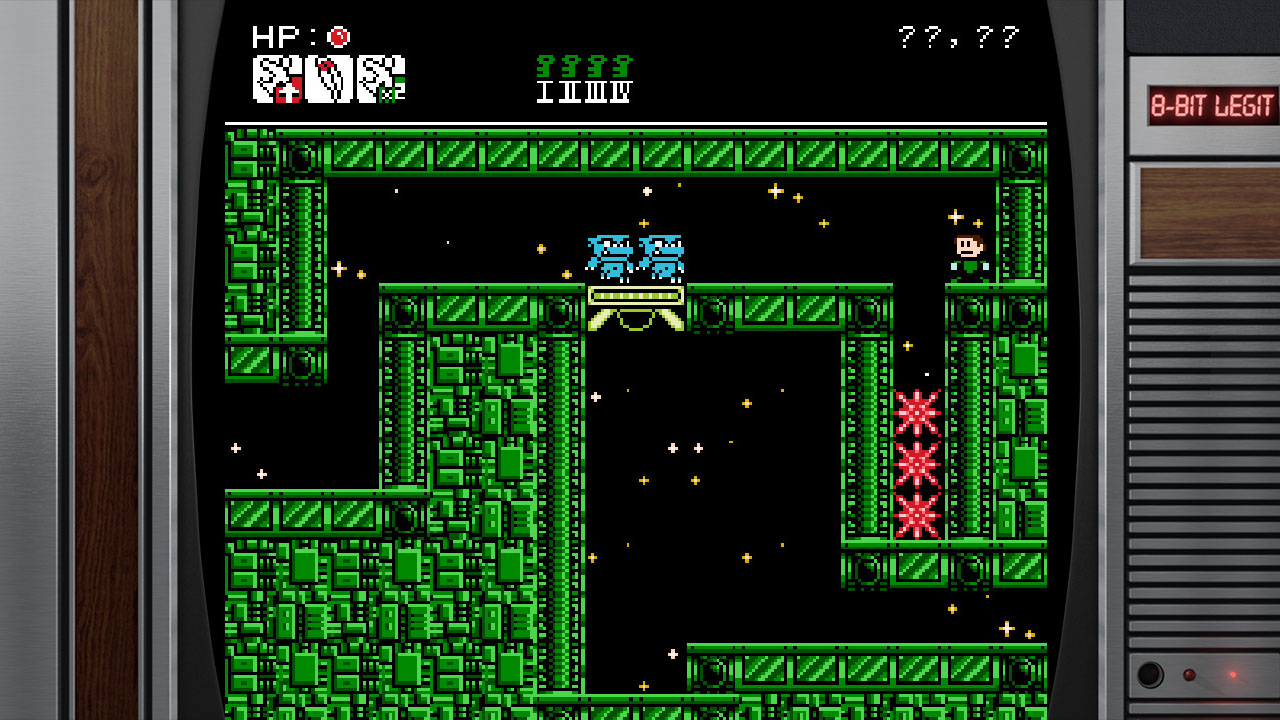Image resolution: width=1280 pixels, height=720 pixels.
Task: Select the green head above numeral II
Action: (x=570, y=66)
